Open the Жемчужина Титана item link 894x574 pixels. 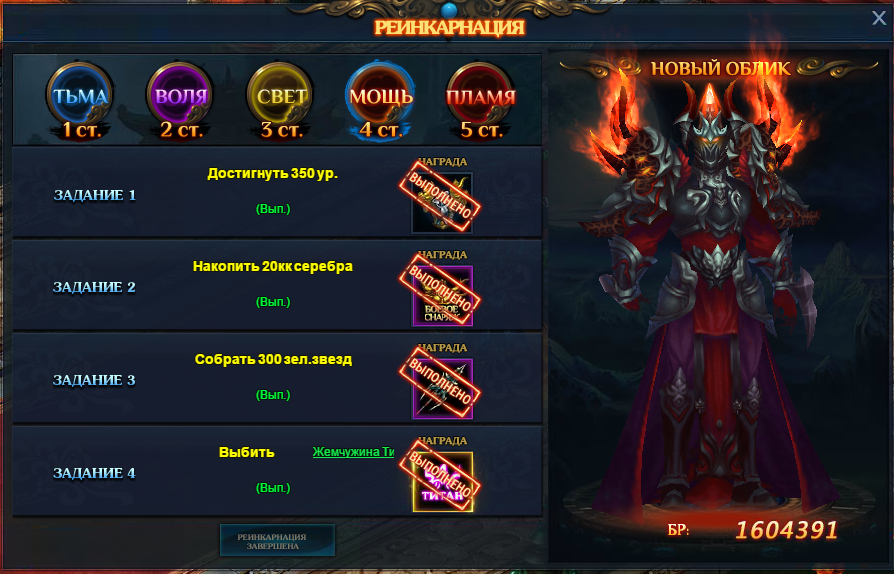[353, 452]
